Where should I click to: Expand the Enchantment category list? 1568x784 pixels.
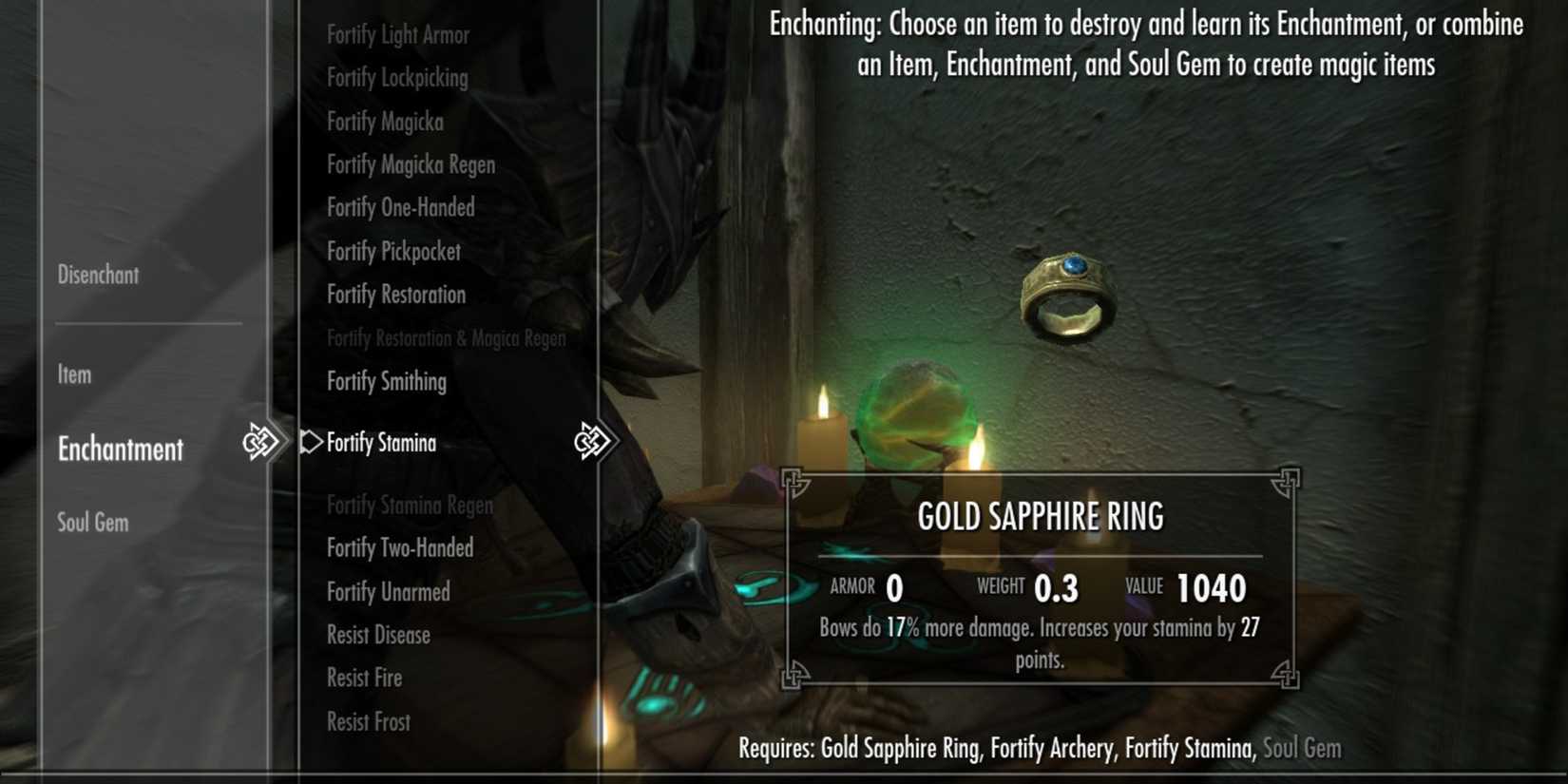click(x=120, y=449)
